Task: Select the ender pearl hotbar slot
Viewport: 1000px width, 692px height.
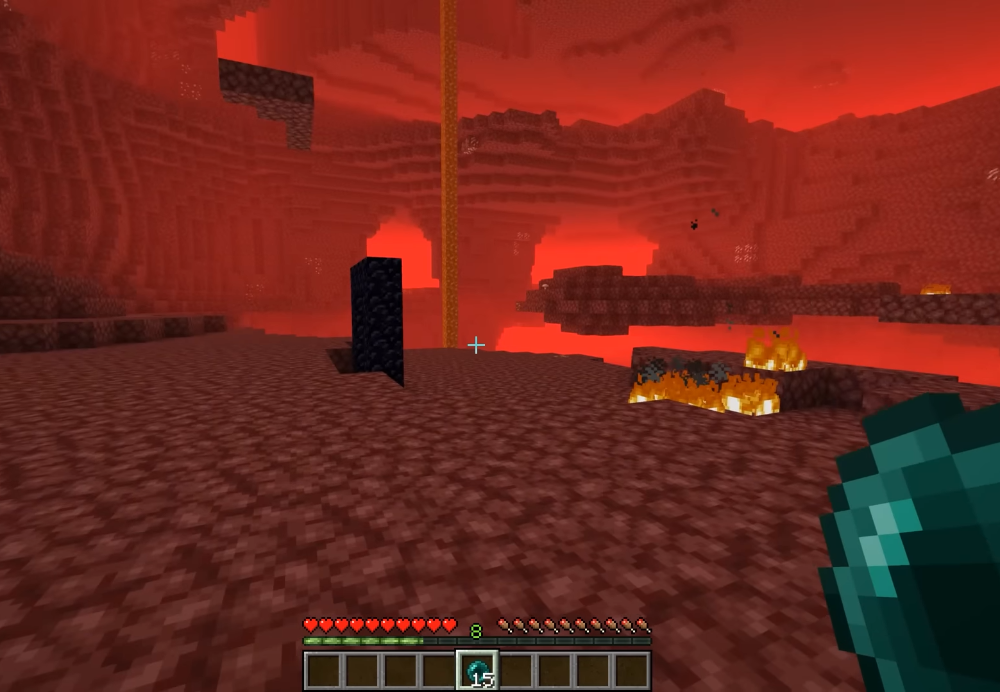Action: click(477, 670)
